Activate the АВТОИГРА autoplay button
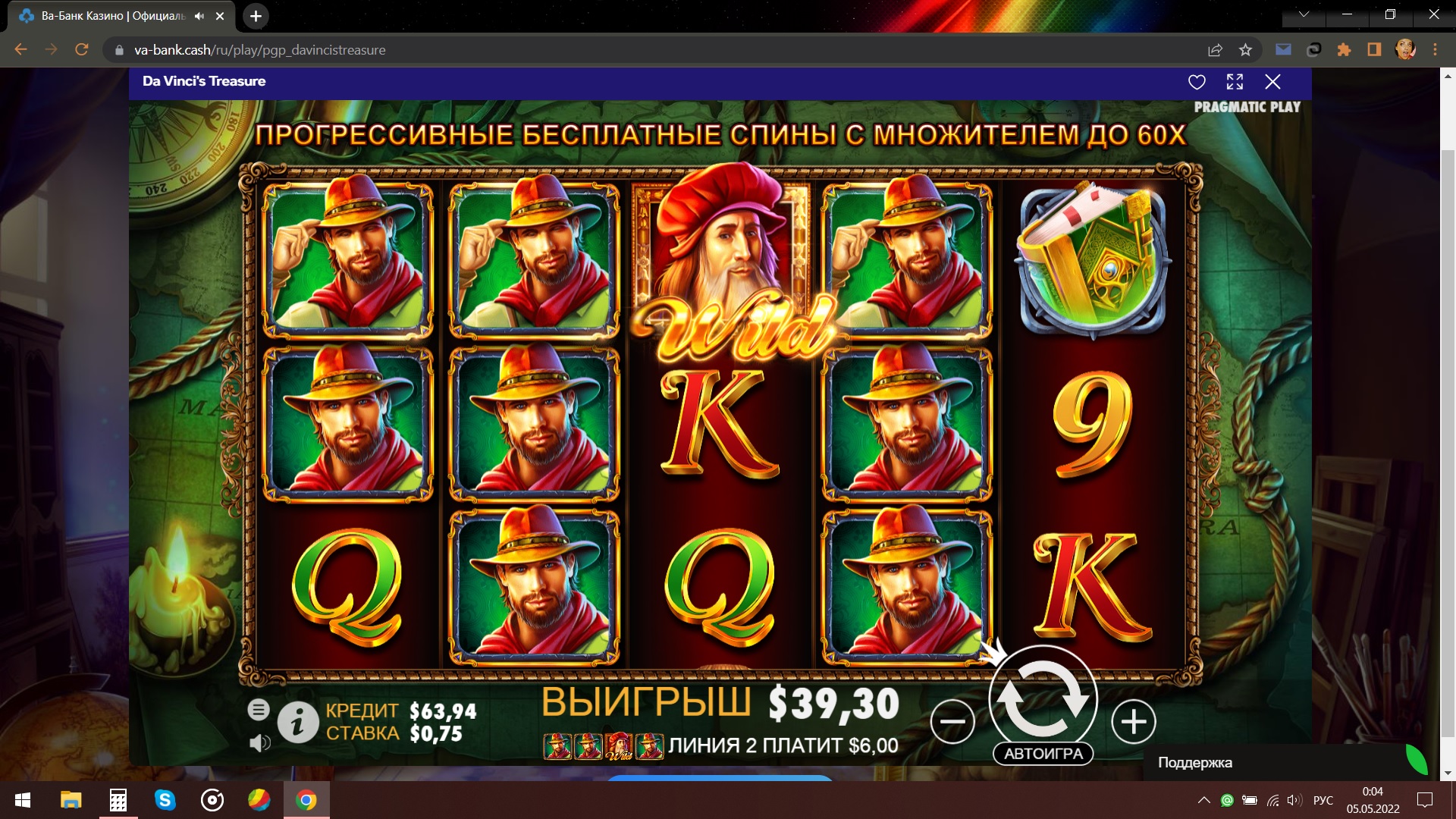The image size is (1456, 819). (1043, 754)
